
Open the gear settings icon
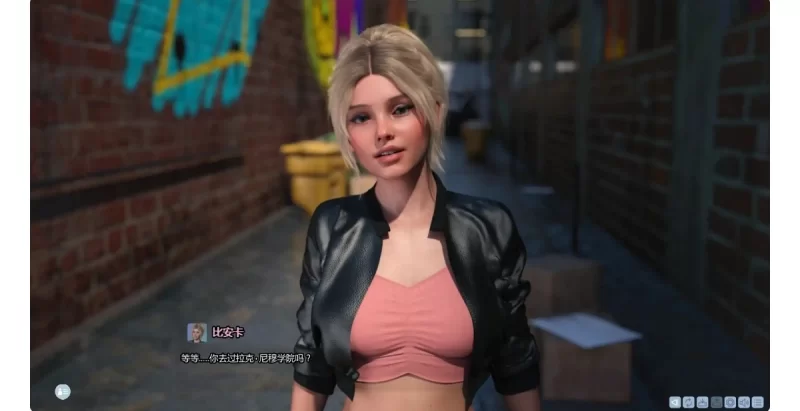coord(730,402)
